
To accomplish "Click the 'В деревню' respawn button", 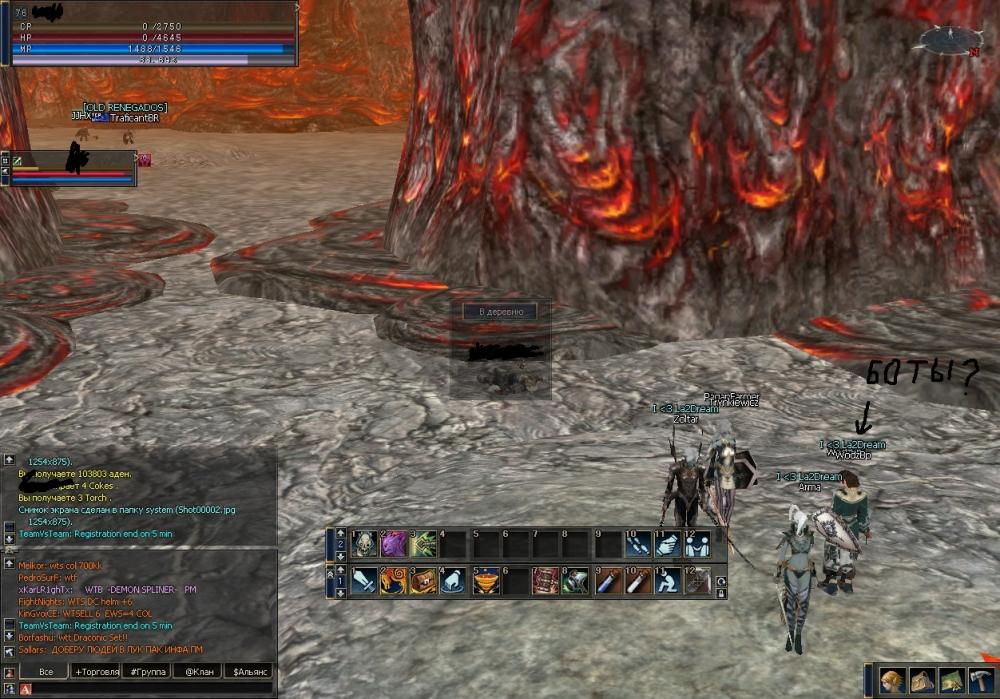I will tap(500, 312).
